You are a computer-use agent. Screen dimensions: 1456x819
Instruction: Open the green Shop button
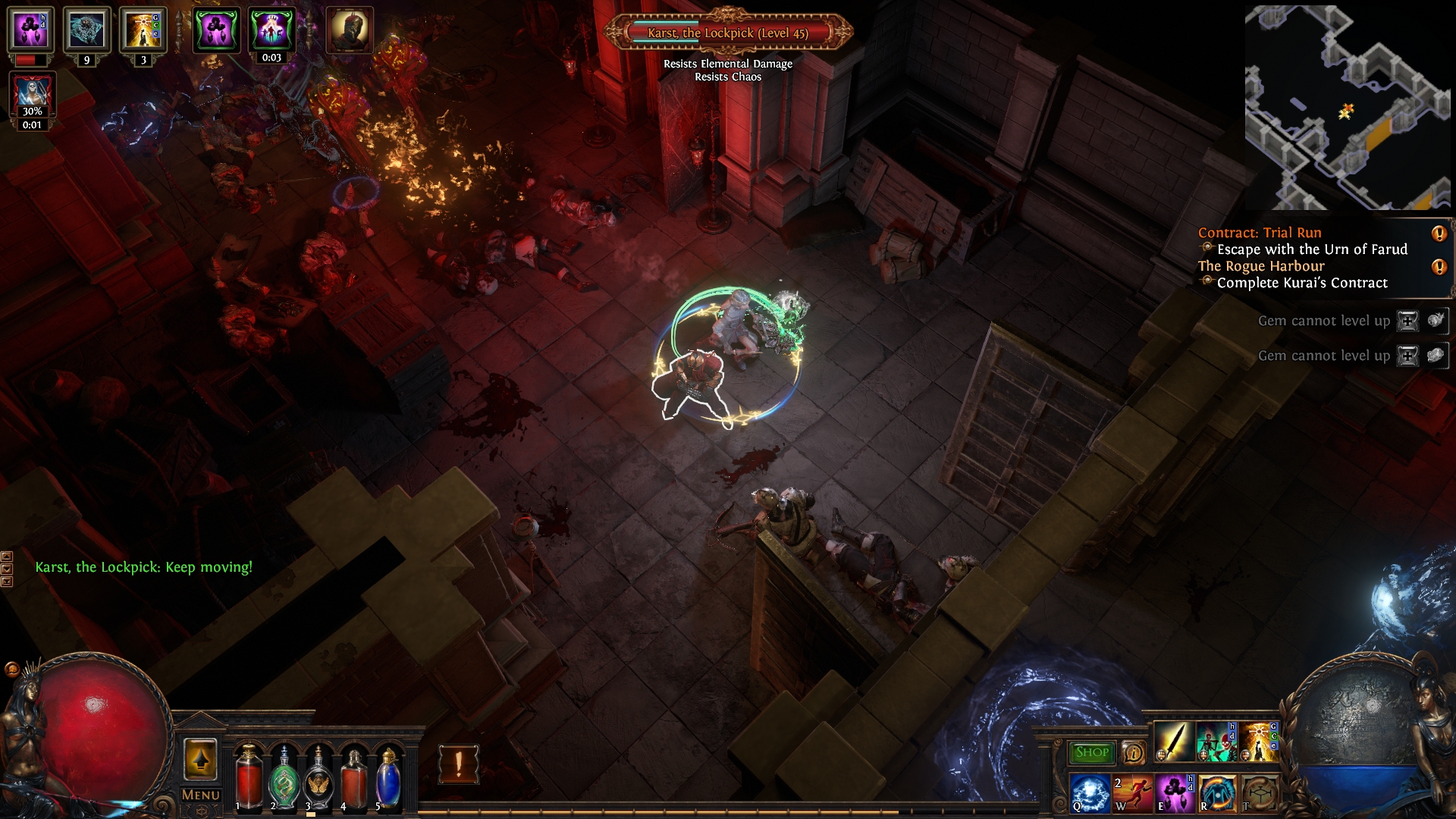click(1091, 752)
